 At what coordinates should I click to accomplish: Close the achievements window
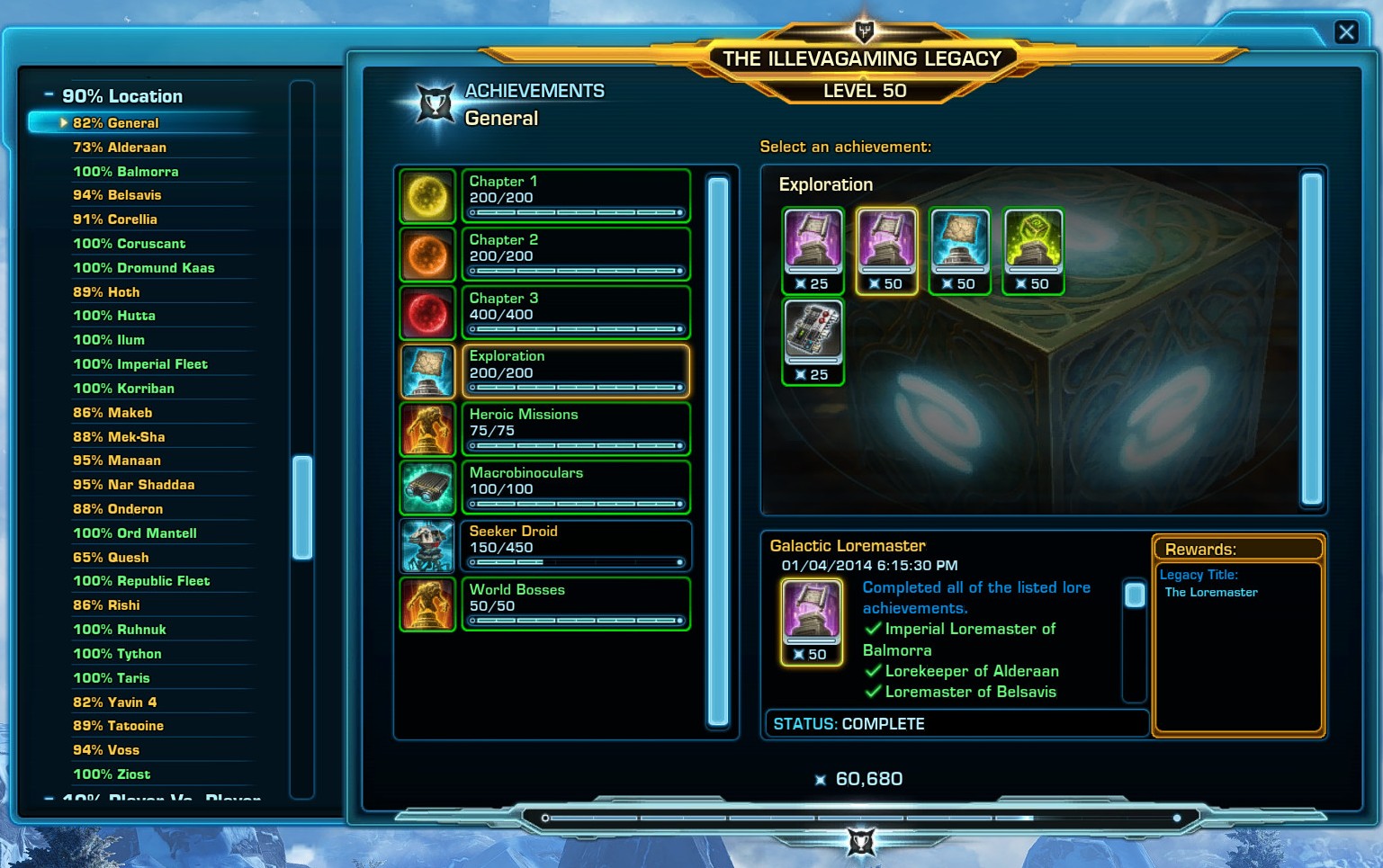[1346, 32]
